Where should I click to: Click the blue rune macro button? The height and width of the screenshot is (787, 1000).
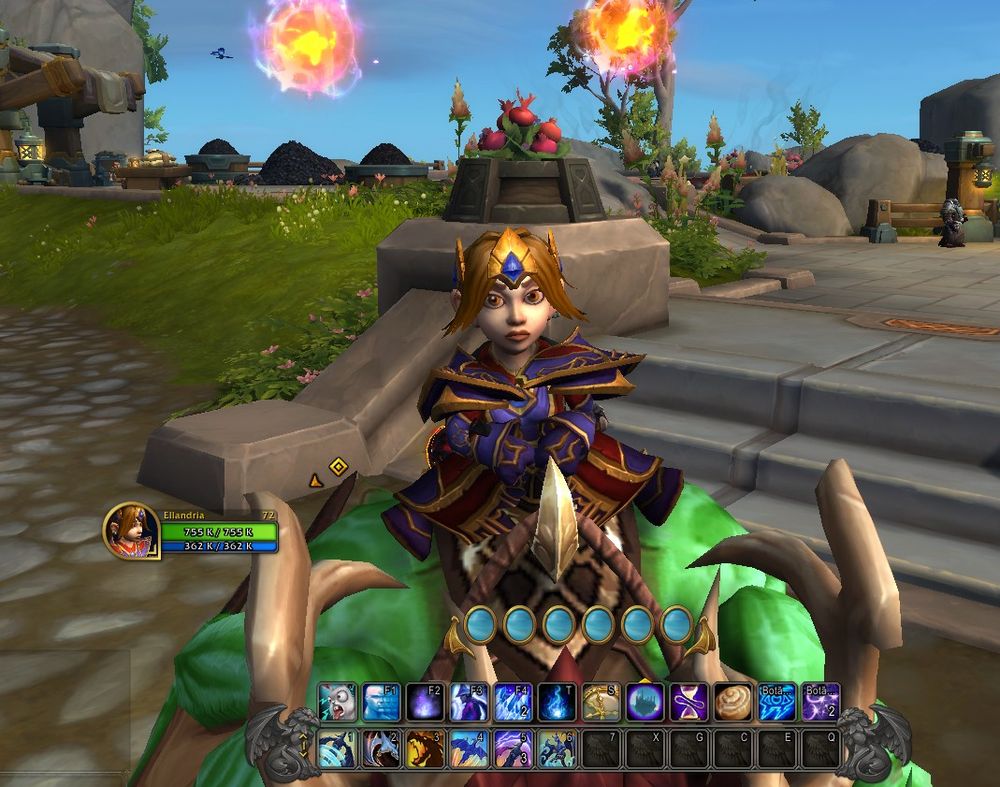tap(777, 702)
